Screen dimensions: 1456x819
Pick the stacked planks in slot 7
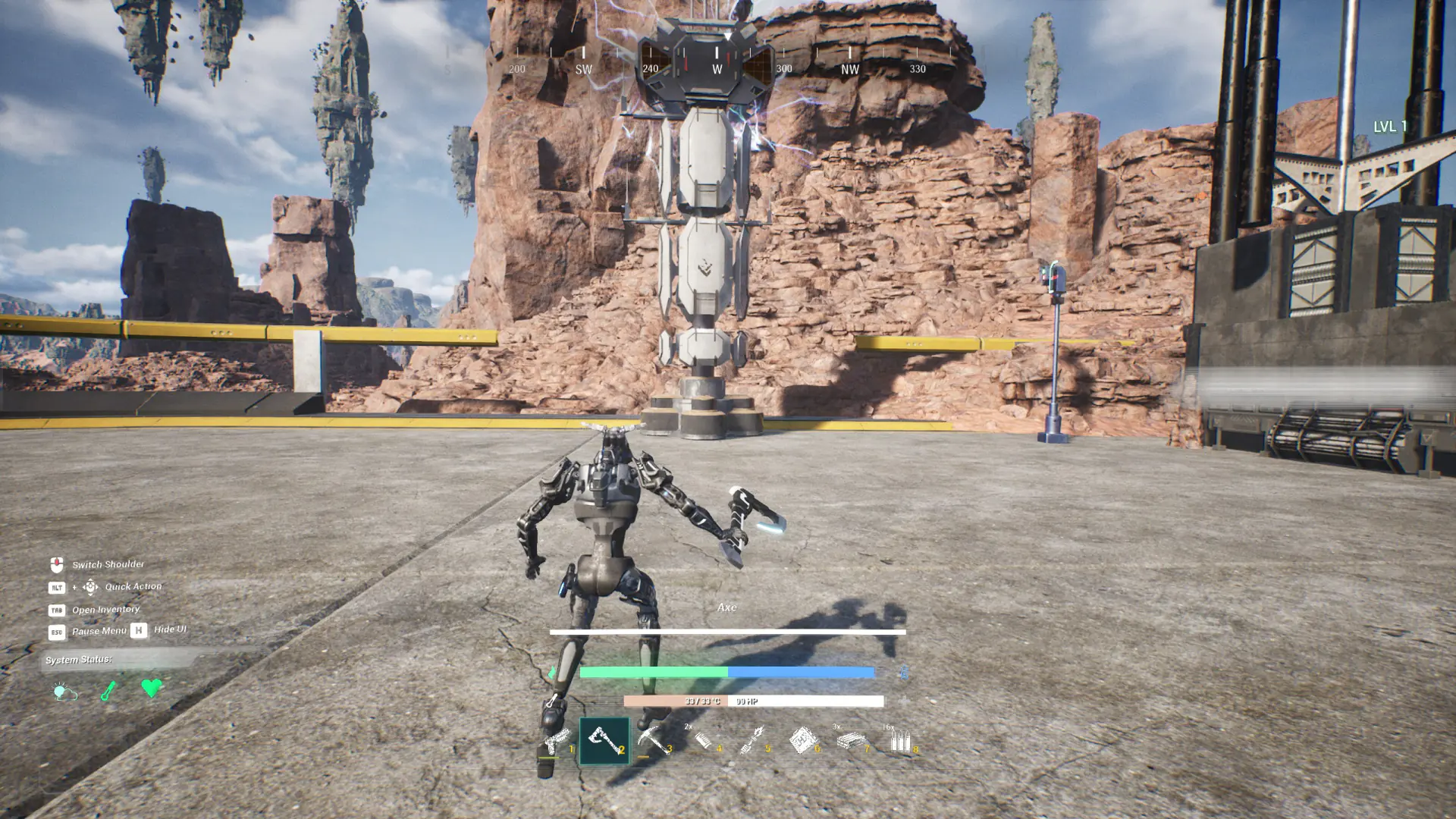coord(851,740)
